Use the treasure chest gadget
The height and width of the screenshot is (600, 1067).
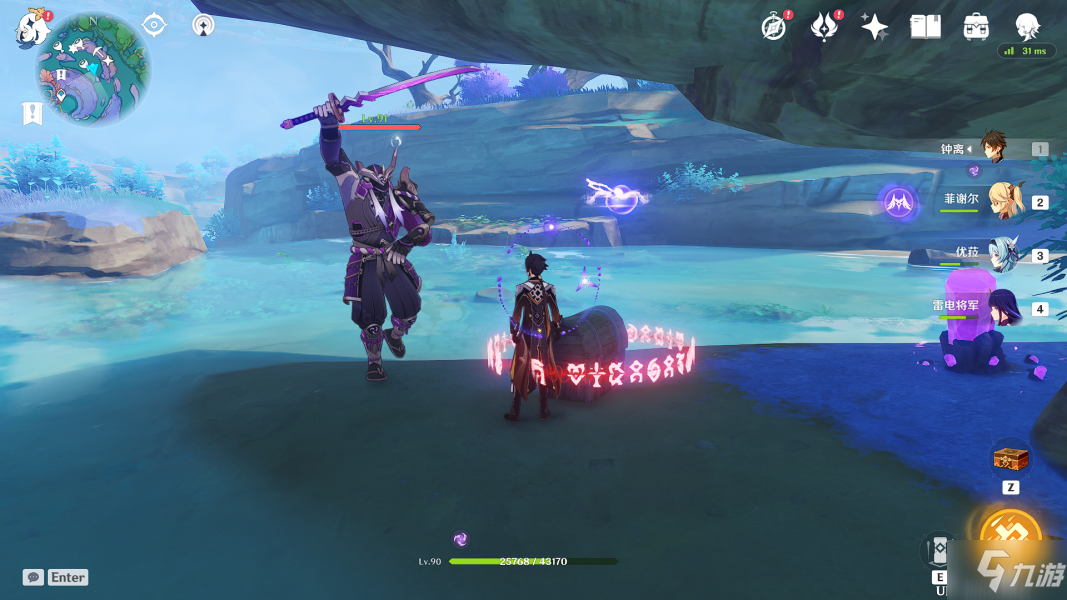[x=1009, y=460]
